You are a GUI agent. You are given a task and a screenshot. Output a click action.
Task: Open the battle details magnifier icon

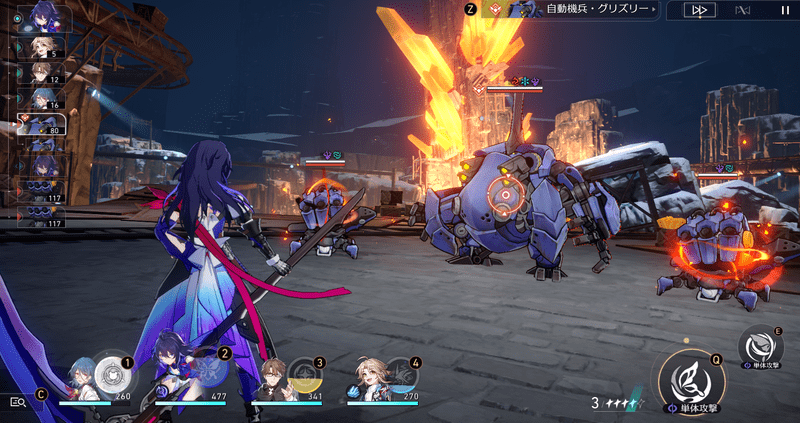17,401
